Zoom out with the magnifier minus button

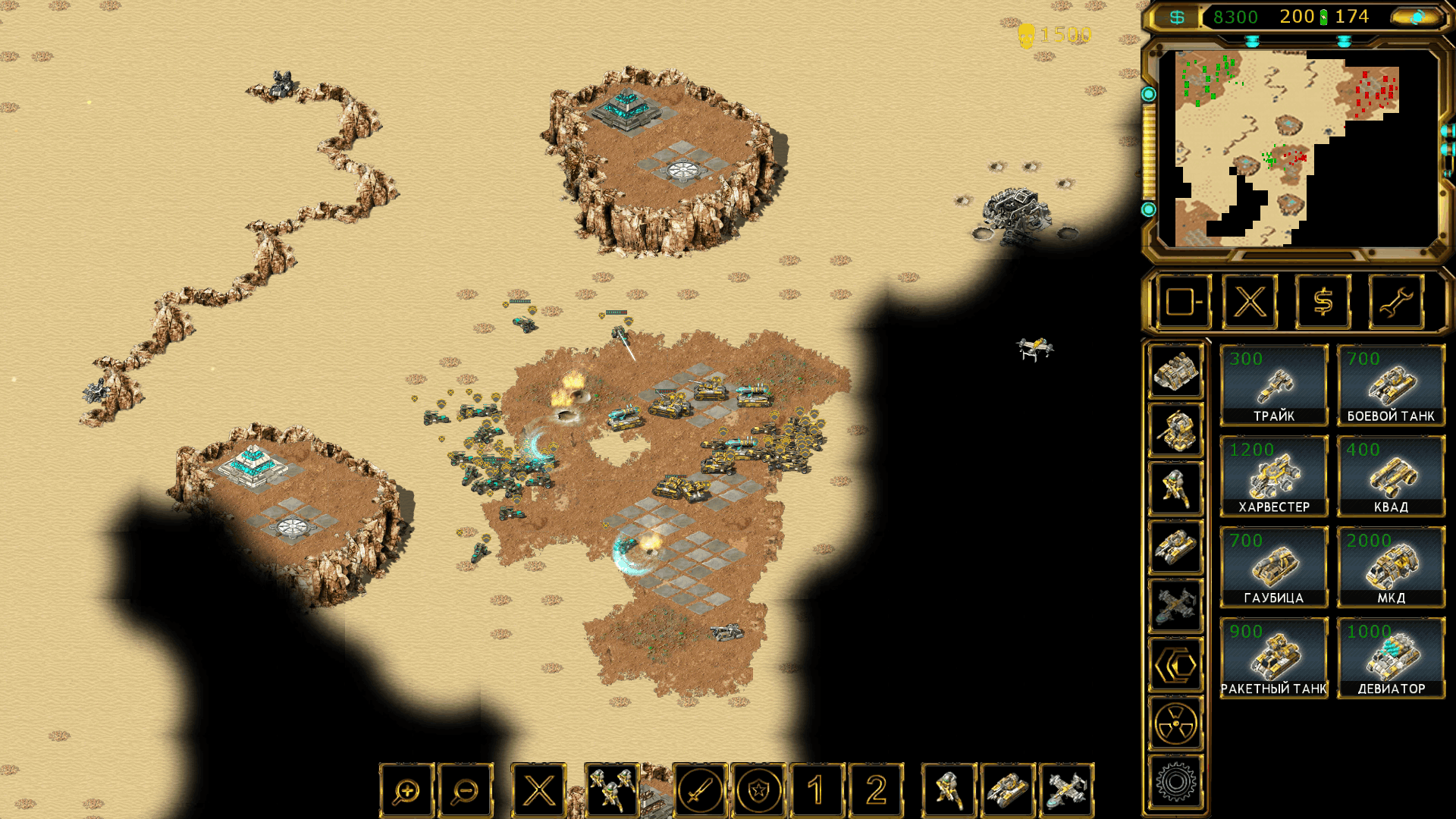pos(465,791)
